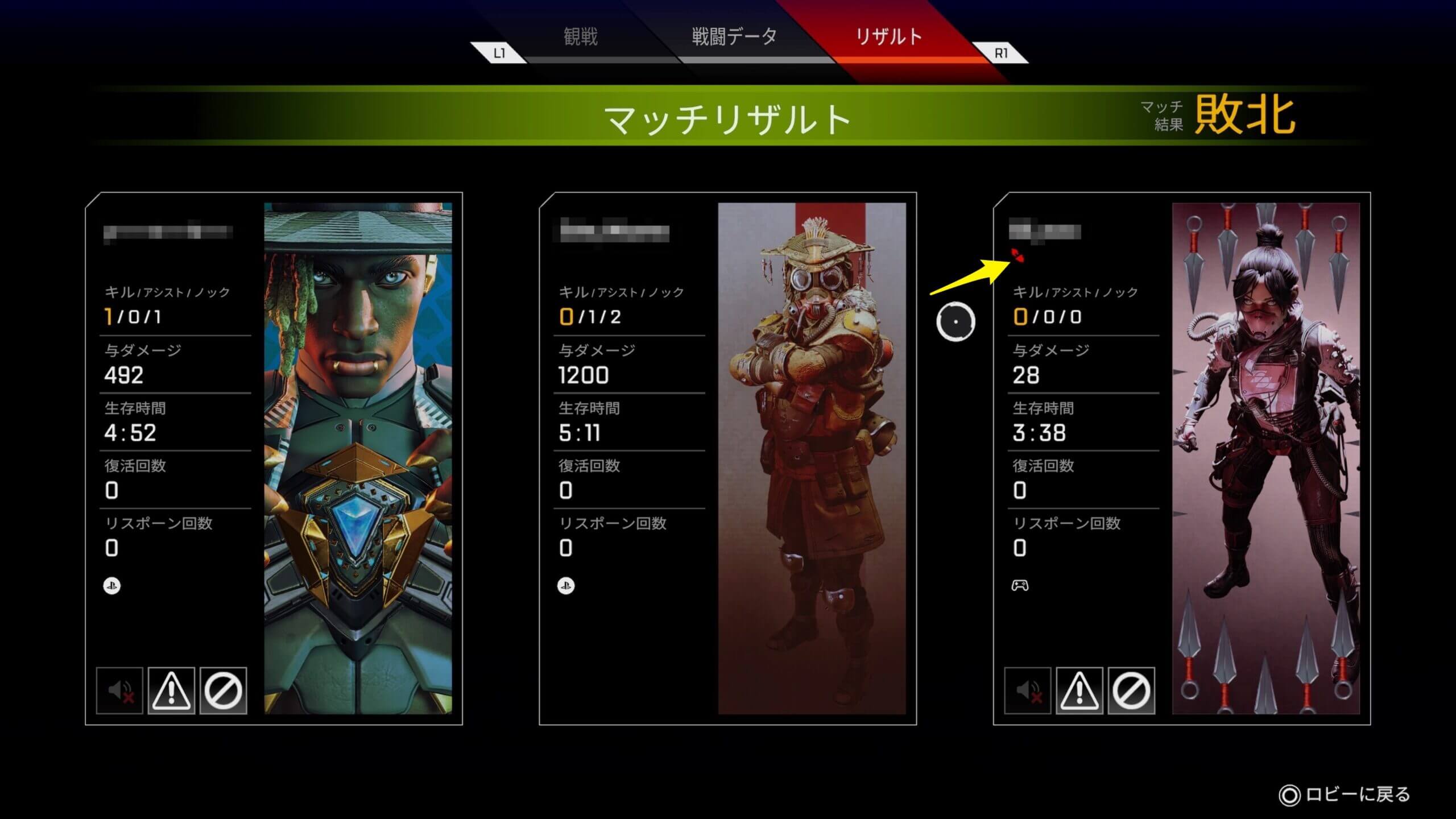
Task: Block the Seer player with the prohibition icon
Action: tap(223, 690)
